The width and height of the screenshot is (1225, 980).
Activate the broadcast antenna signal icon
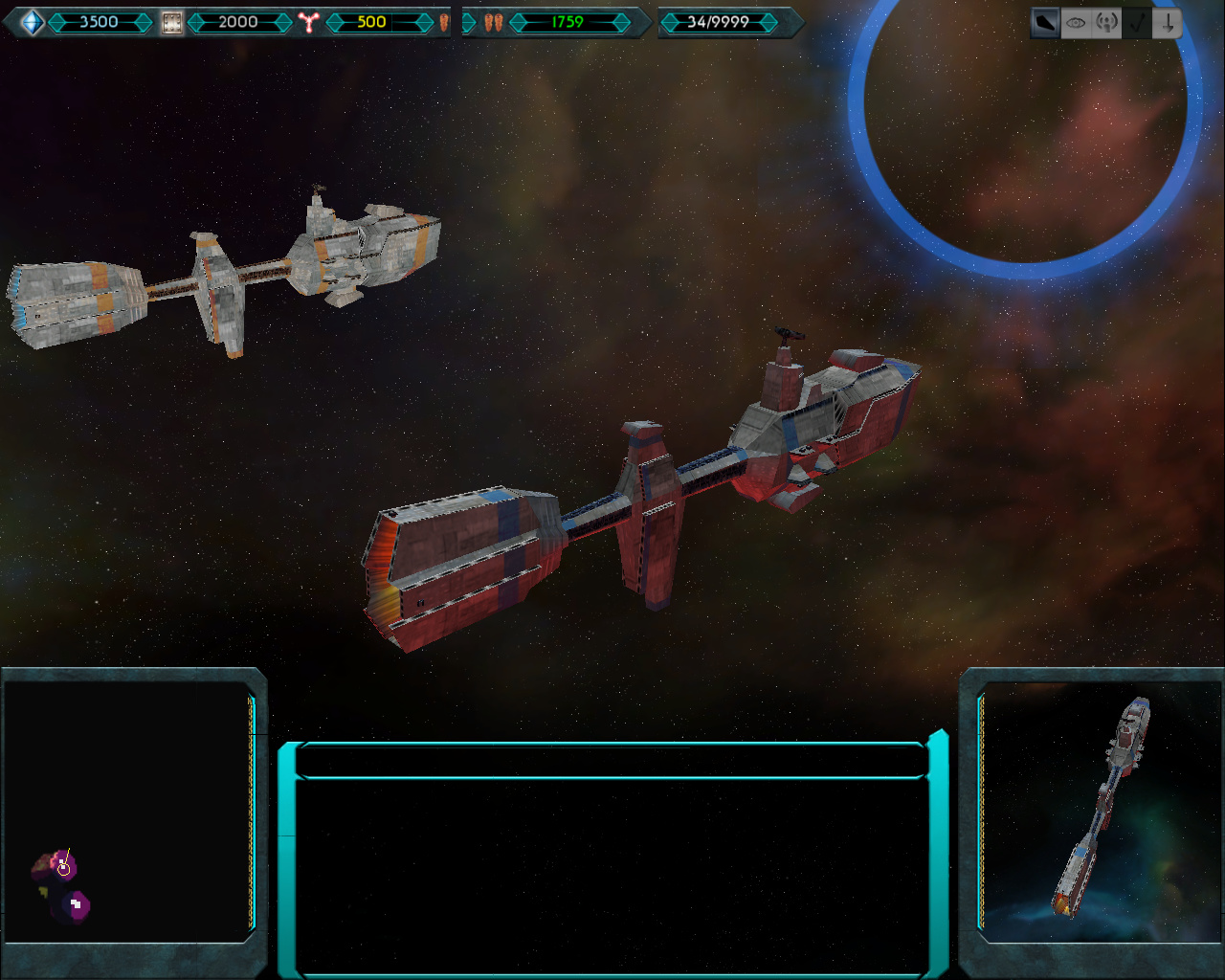1106,23
